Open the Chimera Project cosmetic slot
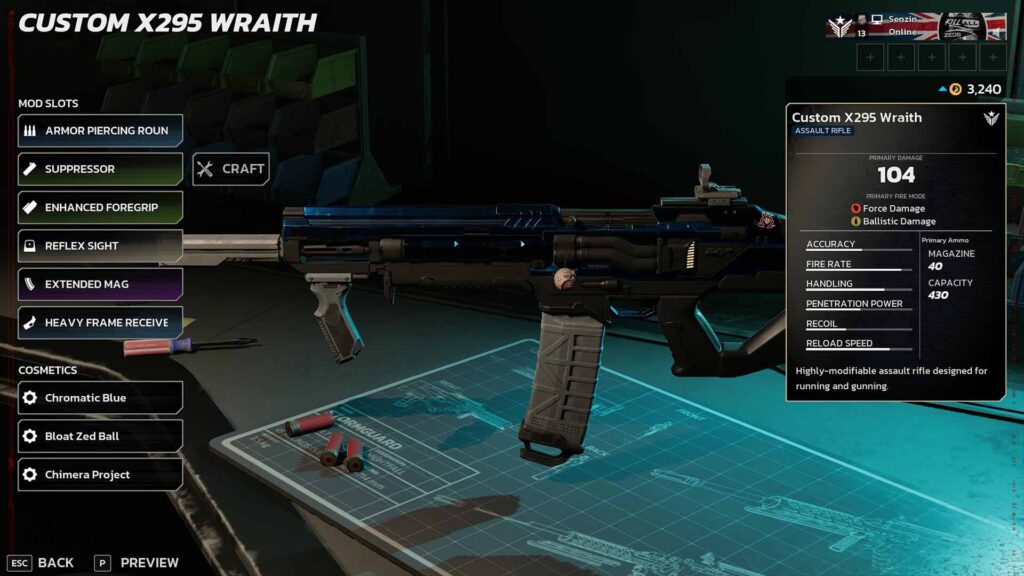 click(100, 475)
